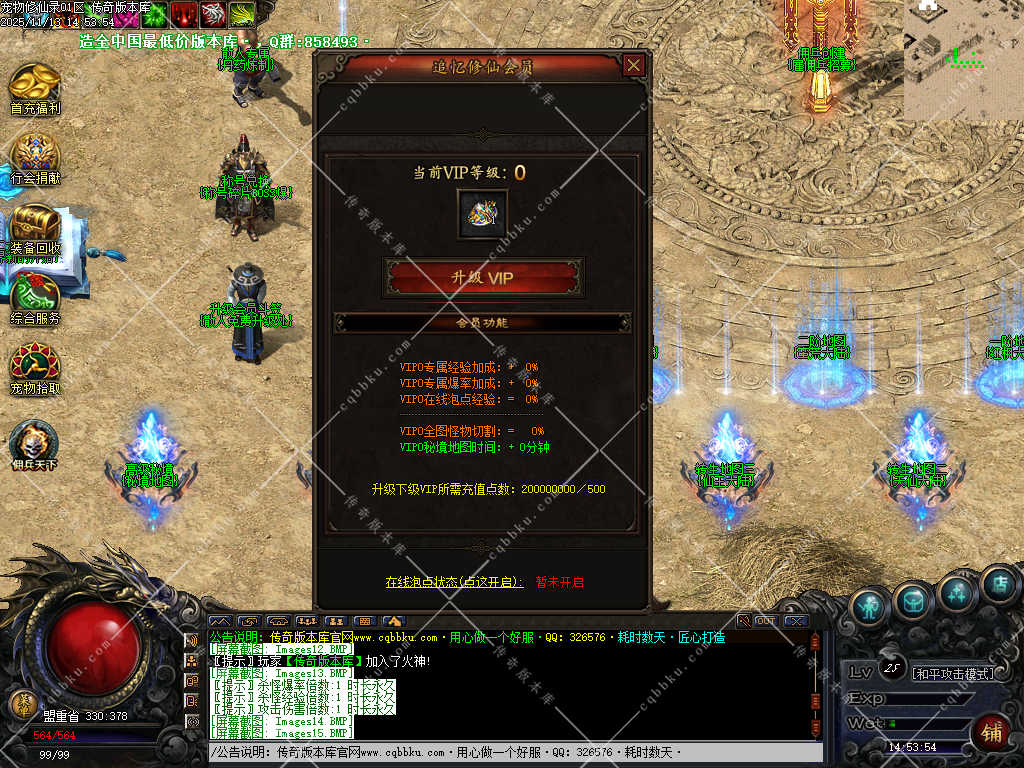Select the white wolf buff icon
The image size is (1024, 768).
pos(213,14)
